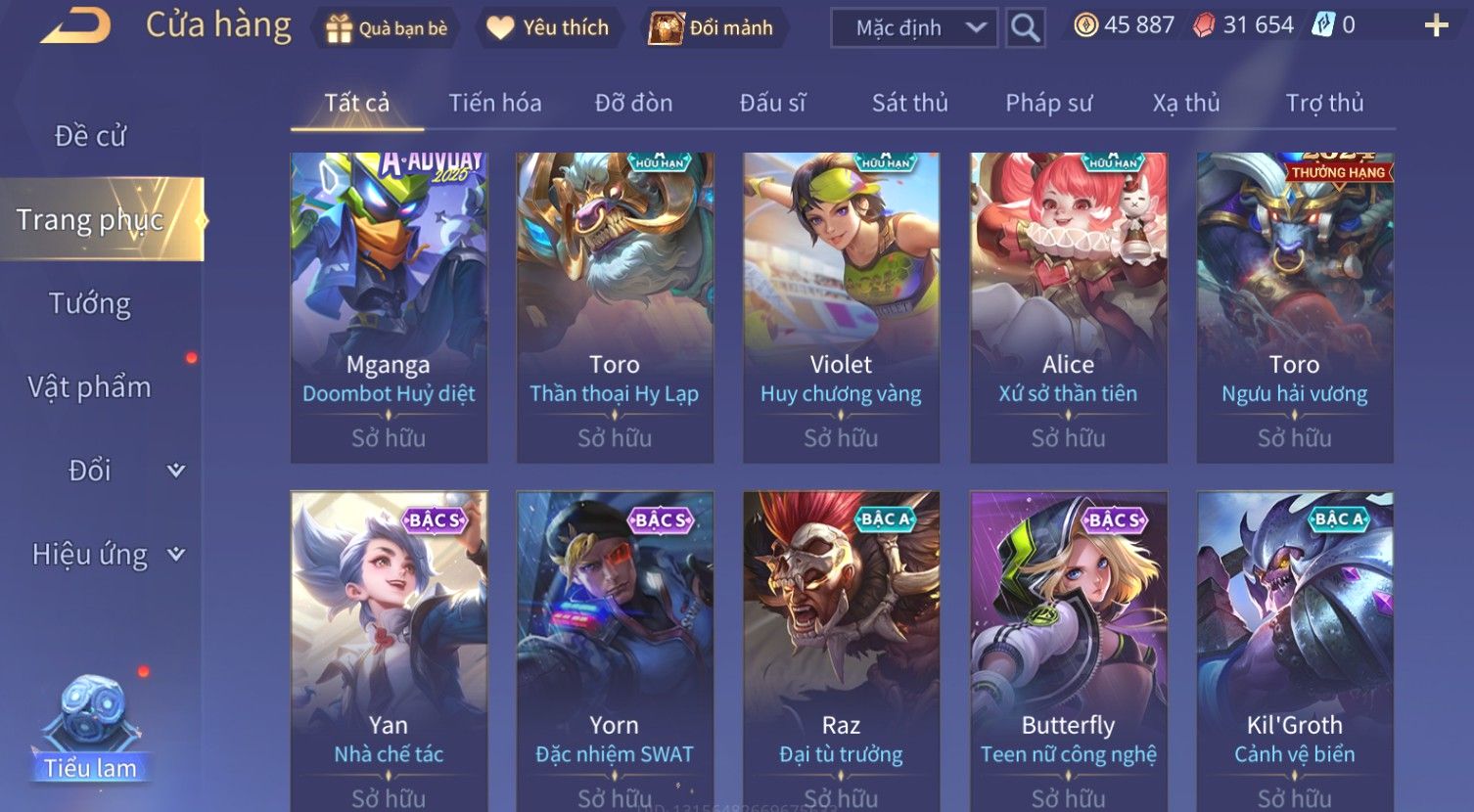Select the Trợ thủ category tab

1323,103
